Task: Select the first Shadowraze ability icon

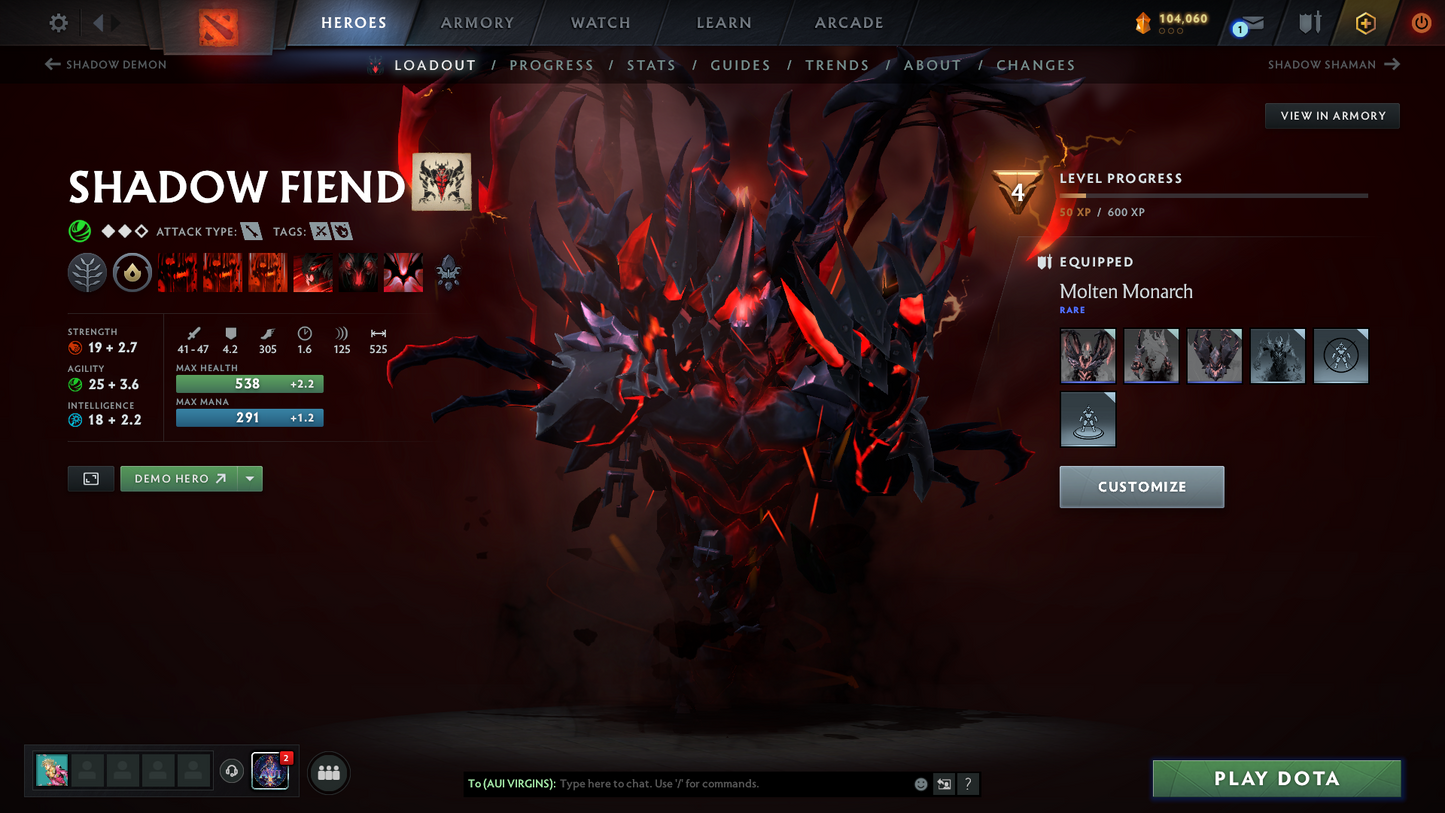Action: (176, 272)
